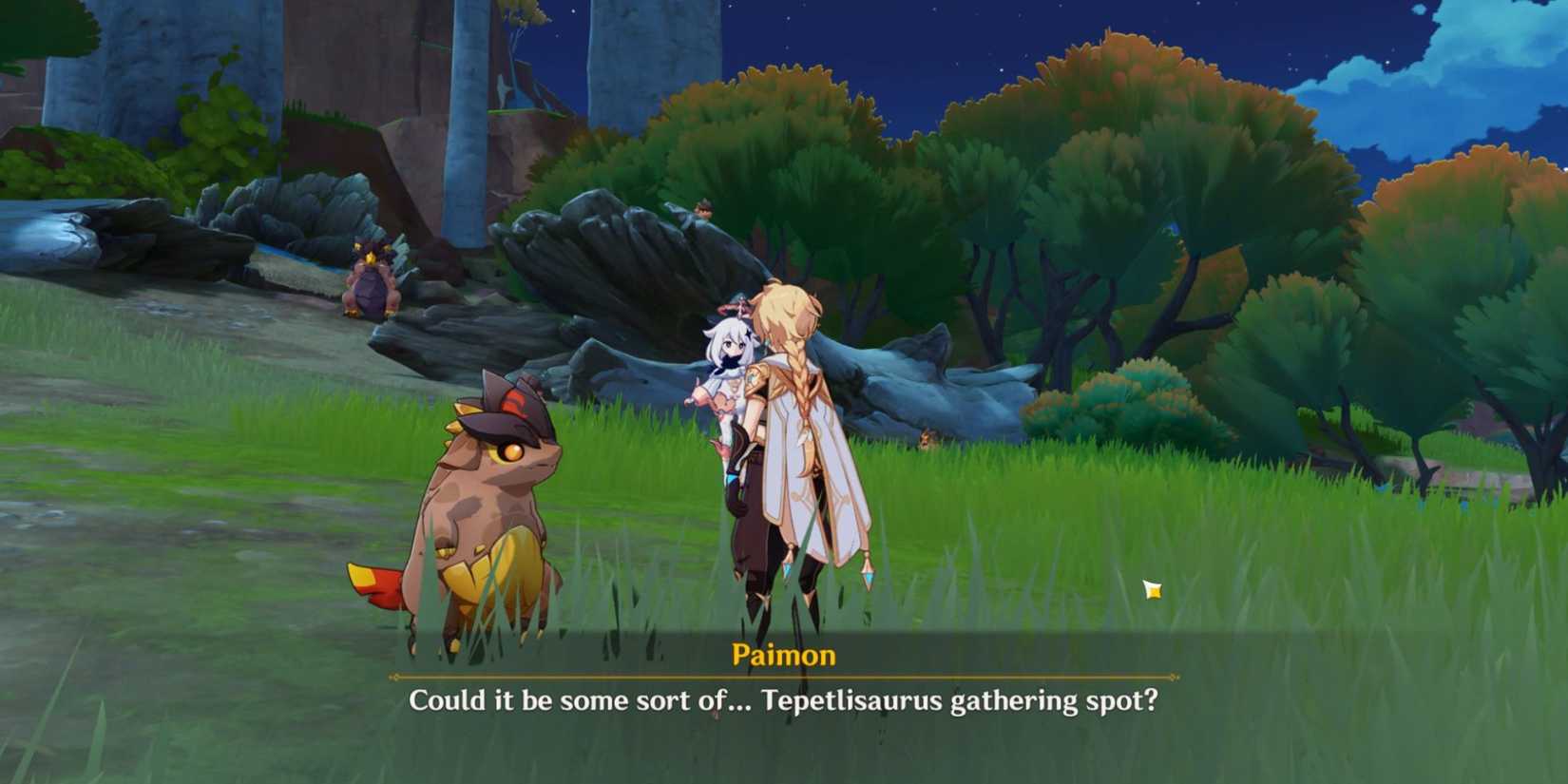Click the right diamond endpoint of the divider line

click(1174, 675)
